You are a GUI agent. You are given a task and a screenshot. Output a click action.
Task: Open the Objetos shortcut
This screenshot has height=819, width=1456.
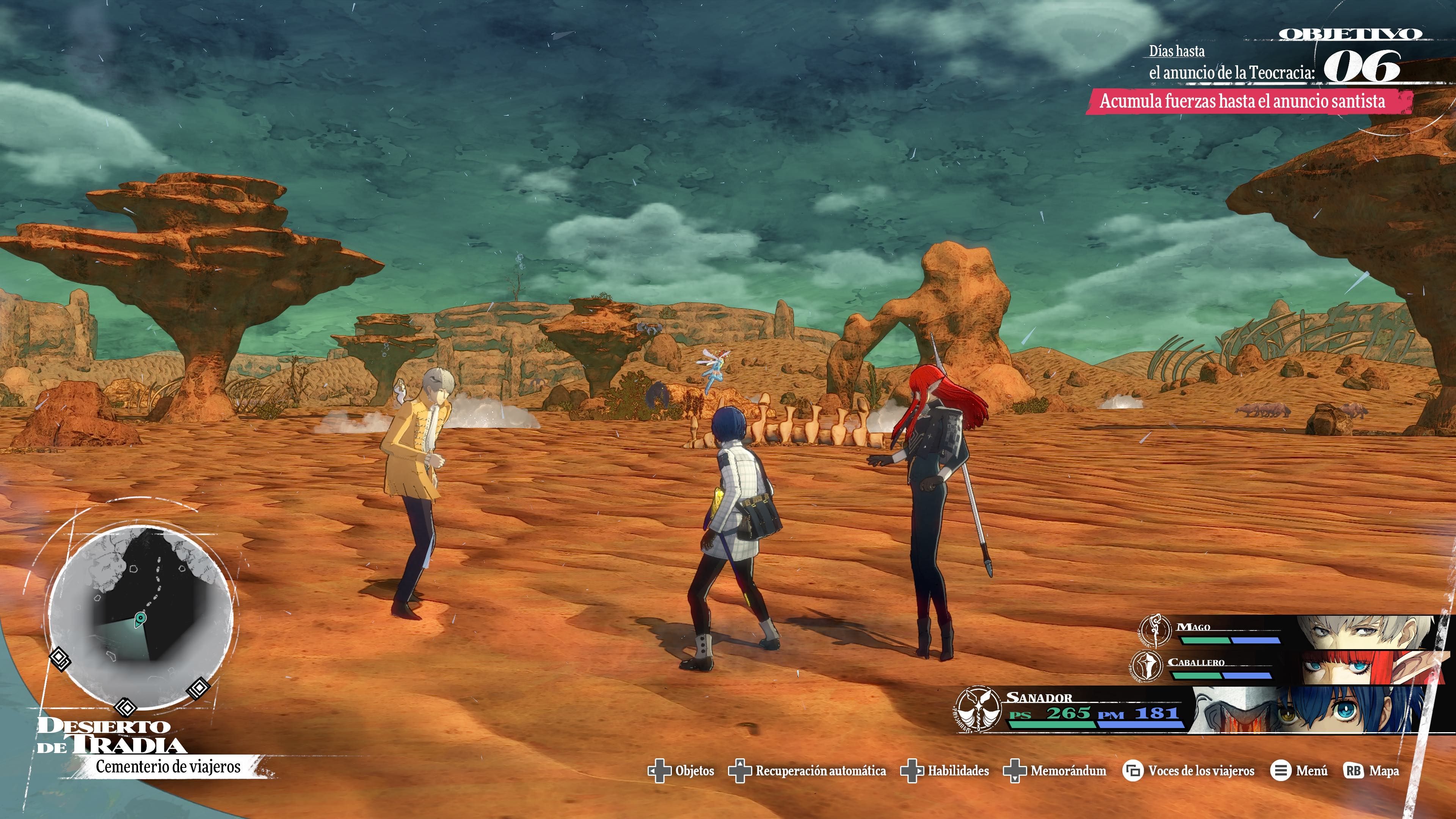[x=681, y=771]
